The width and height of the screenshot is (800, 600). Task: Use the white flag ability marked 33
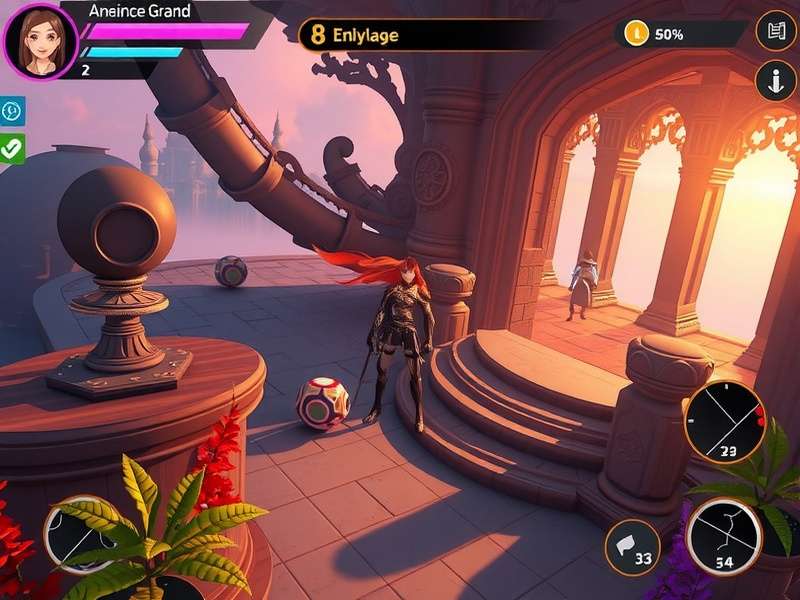pos(632,547)
